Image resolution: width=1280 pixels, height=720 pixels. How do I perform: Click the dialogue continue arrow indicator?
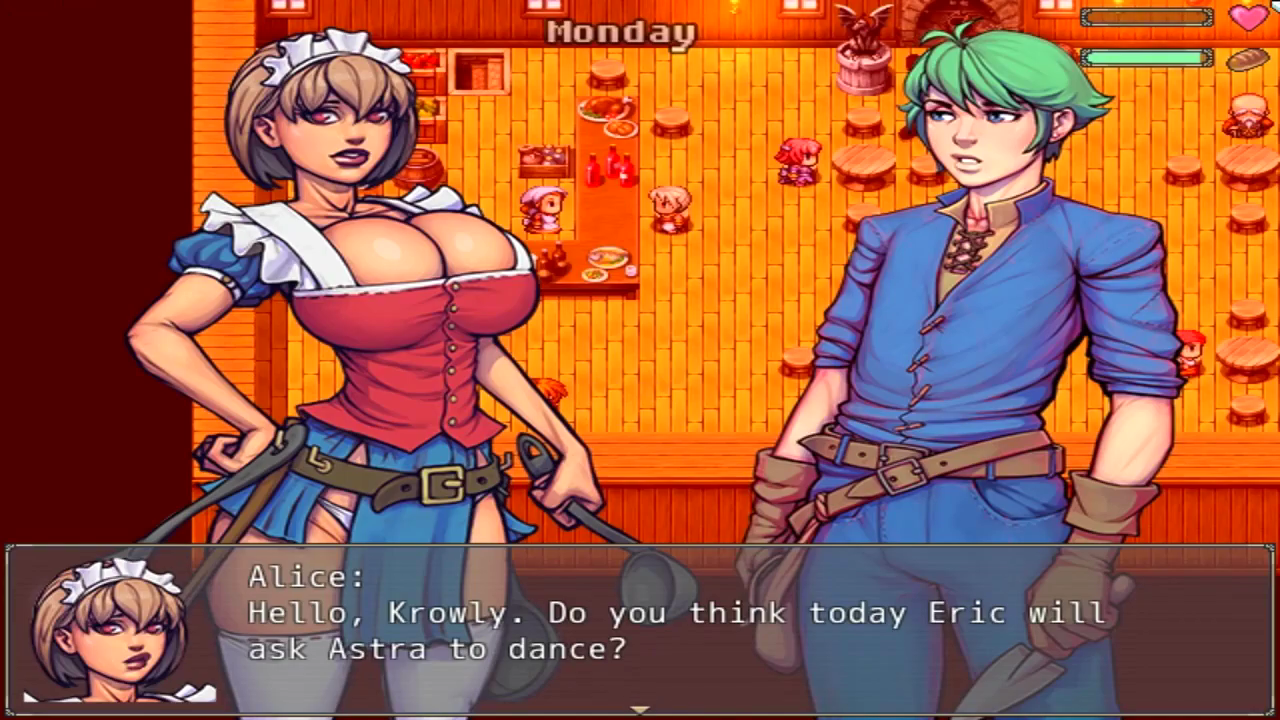click(x=640, y=710)
